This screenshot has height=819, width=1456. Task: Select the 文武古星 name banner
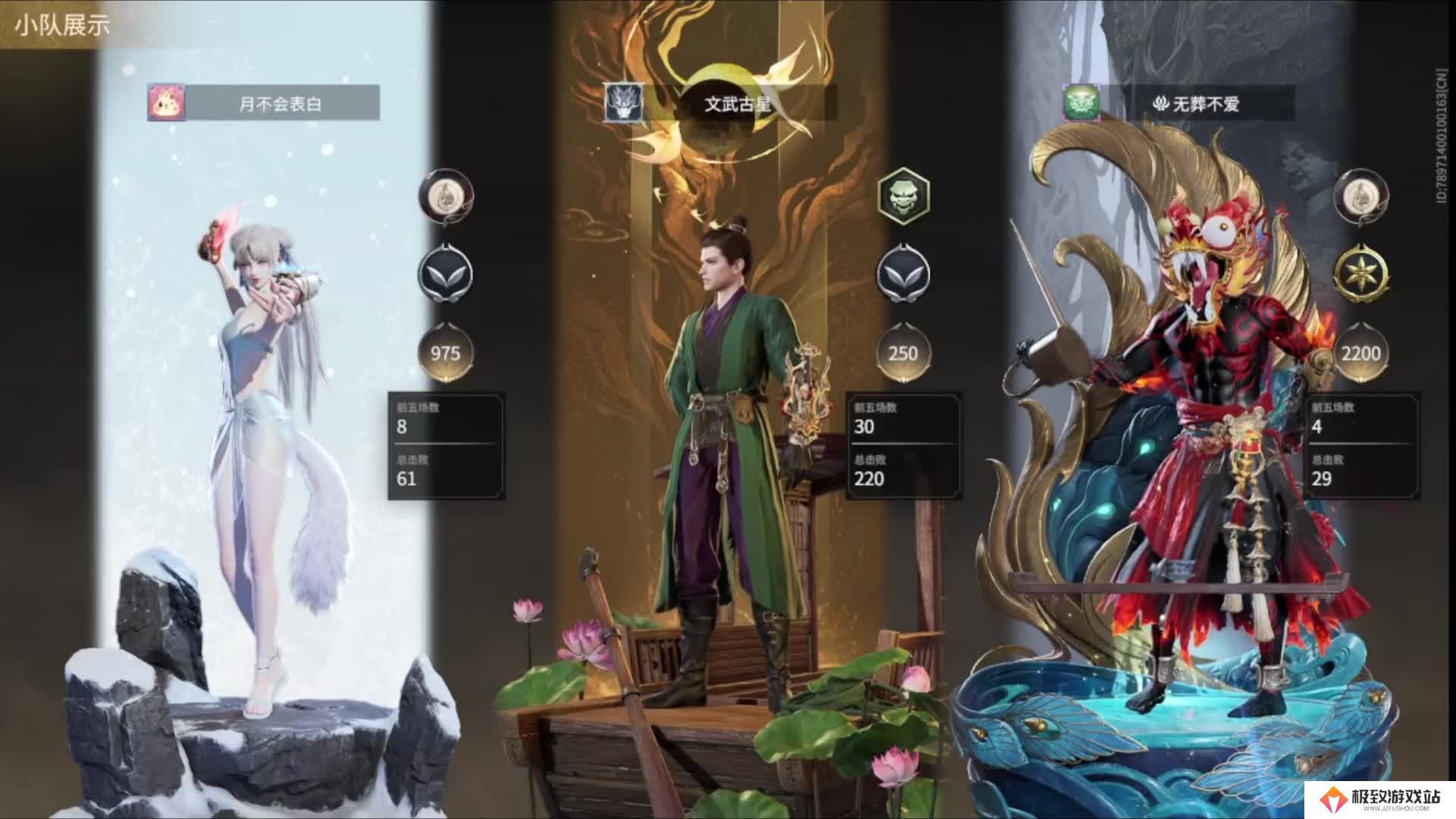click(739, 103)
